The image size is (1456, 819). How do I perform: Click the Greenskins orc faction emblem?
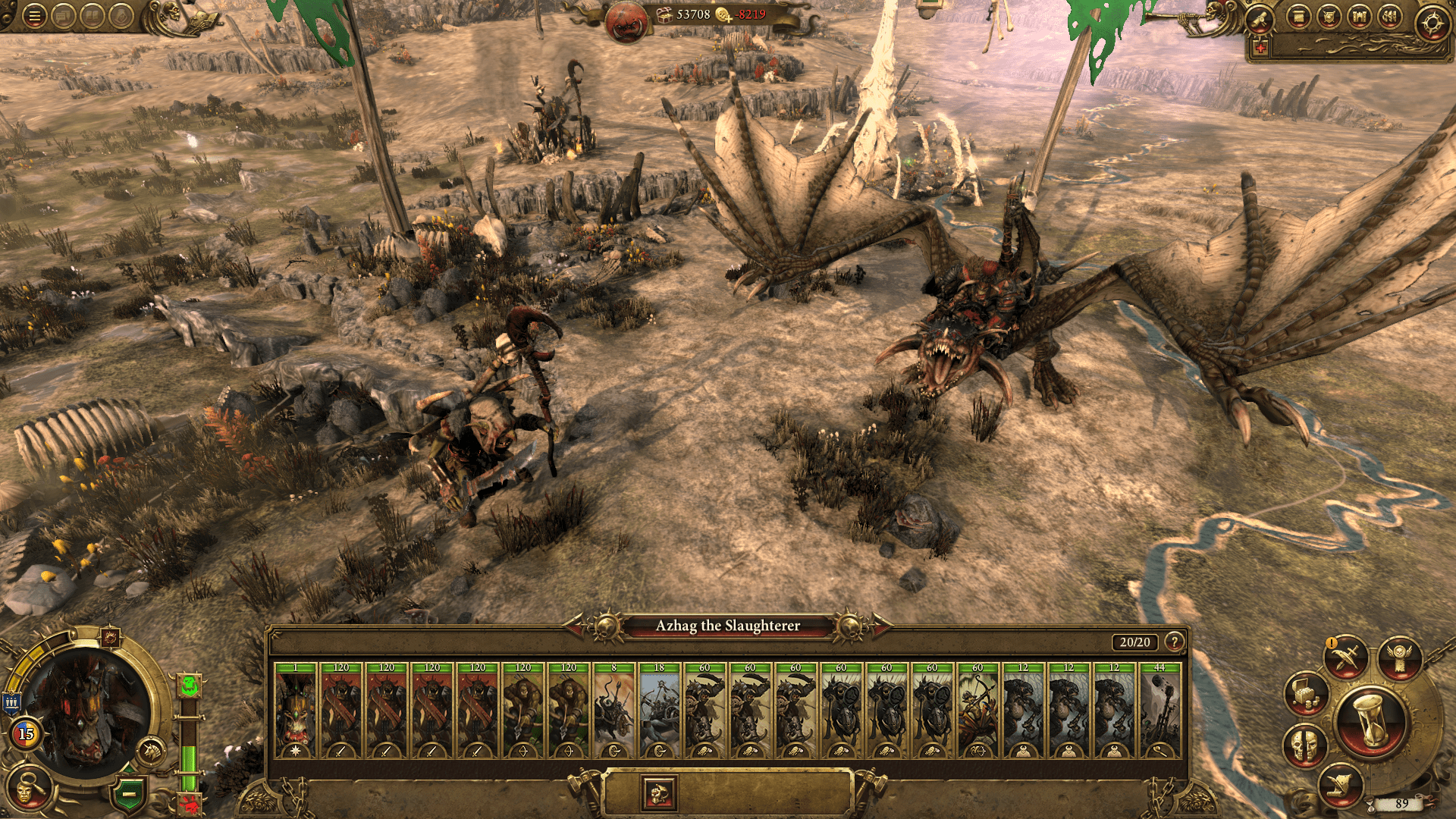pos(626,23)
